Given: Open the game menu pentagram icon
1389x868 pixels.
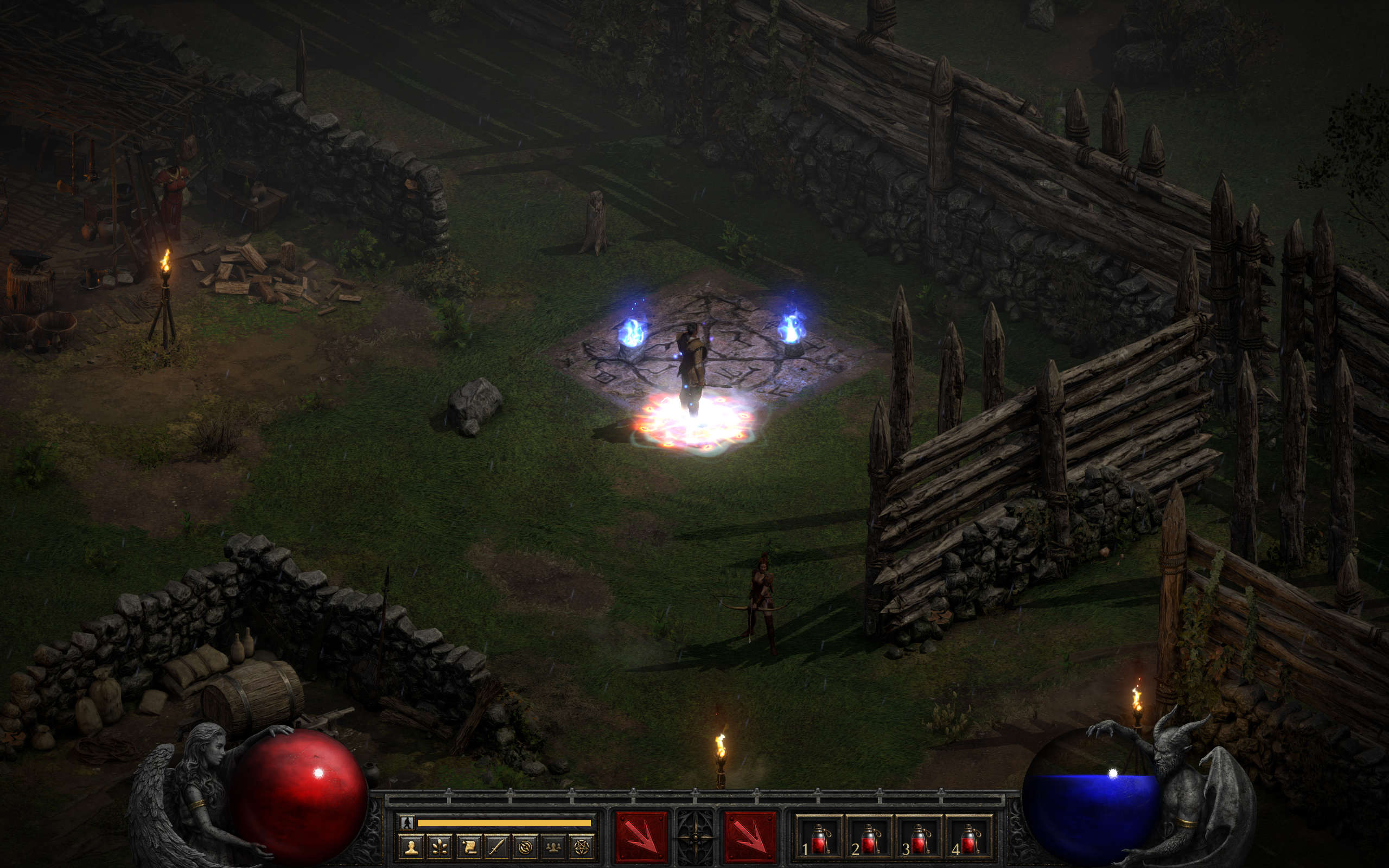Looking at the screenshot, I should [x=582, y=847].
